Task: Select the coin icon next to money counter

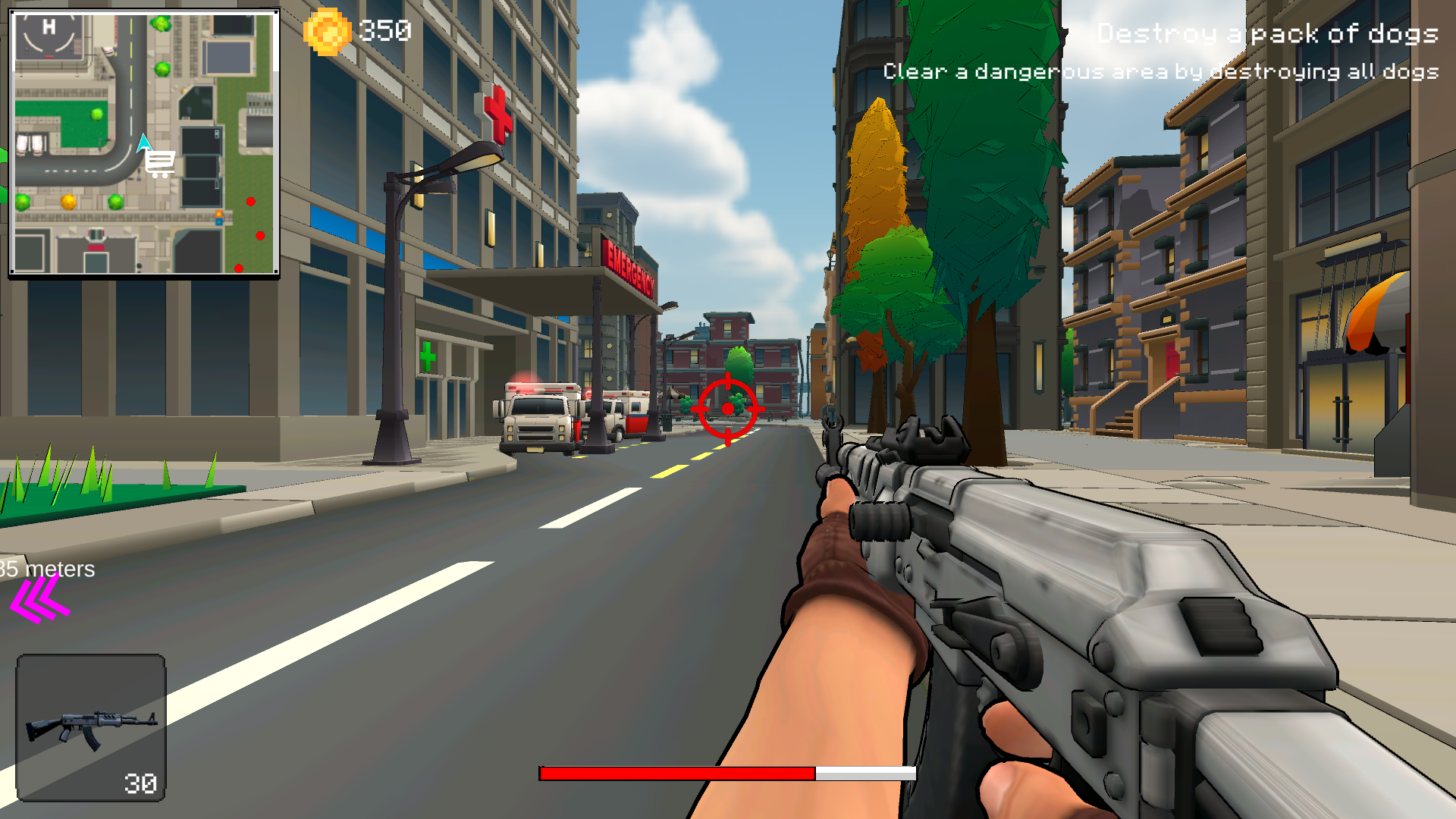Action: pyautogui.click(x=328, y=31)
